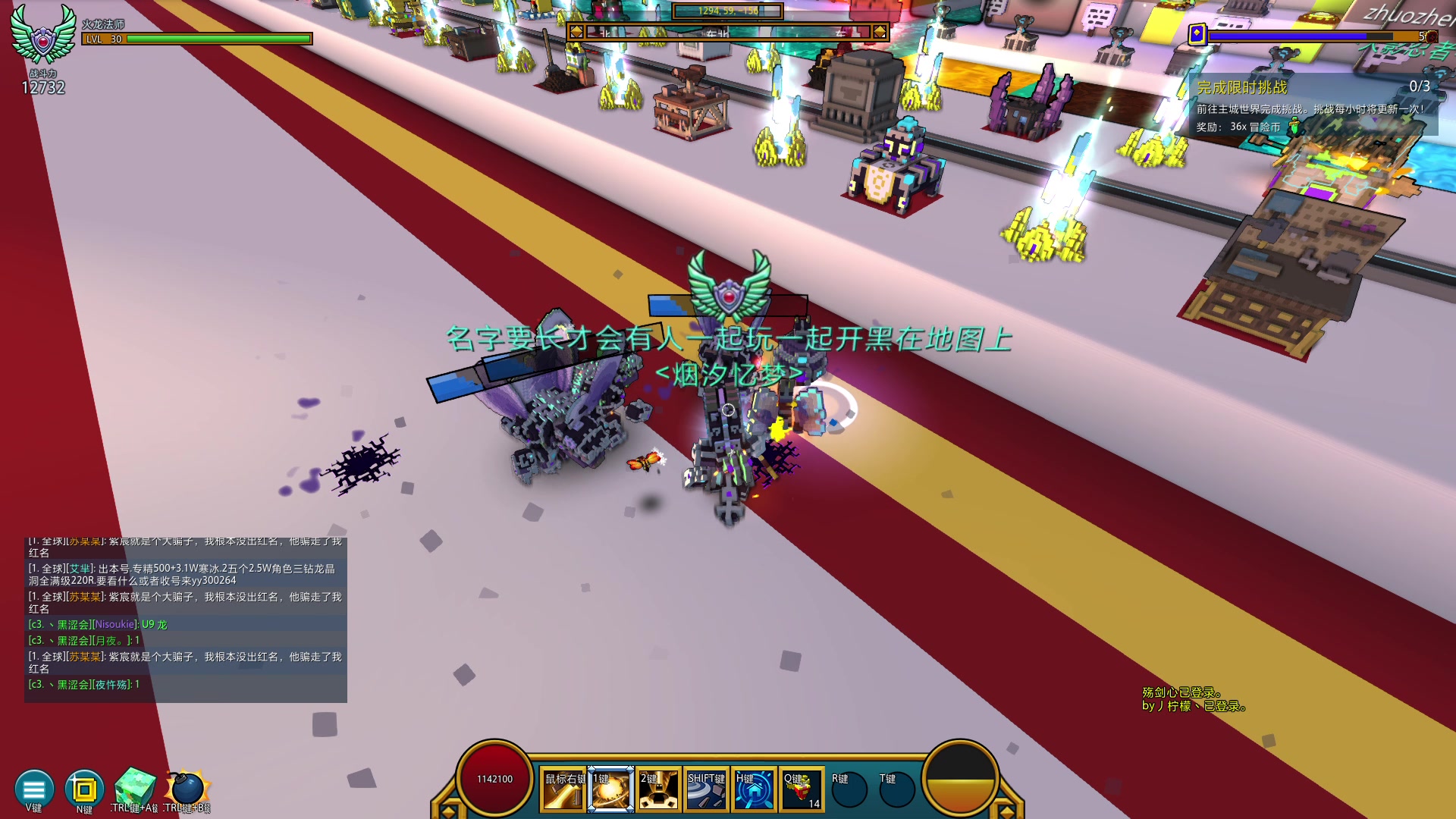Click the compass direction bar
Viewport: 1456px width, 819px height.
(x=727, y=32)
